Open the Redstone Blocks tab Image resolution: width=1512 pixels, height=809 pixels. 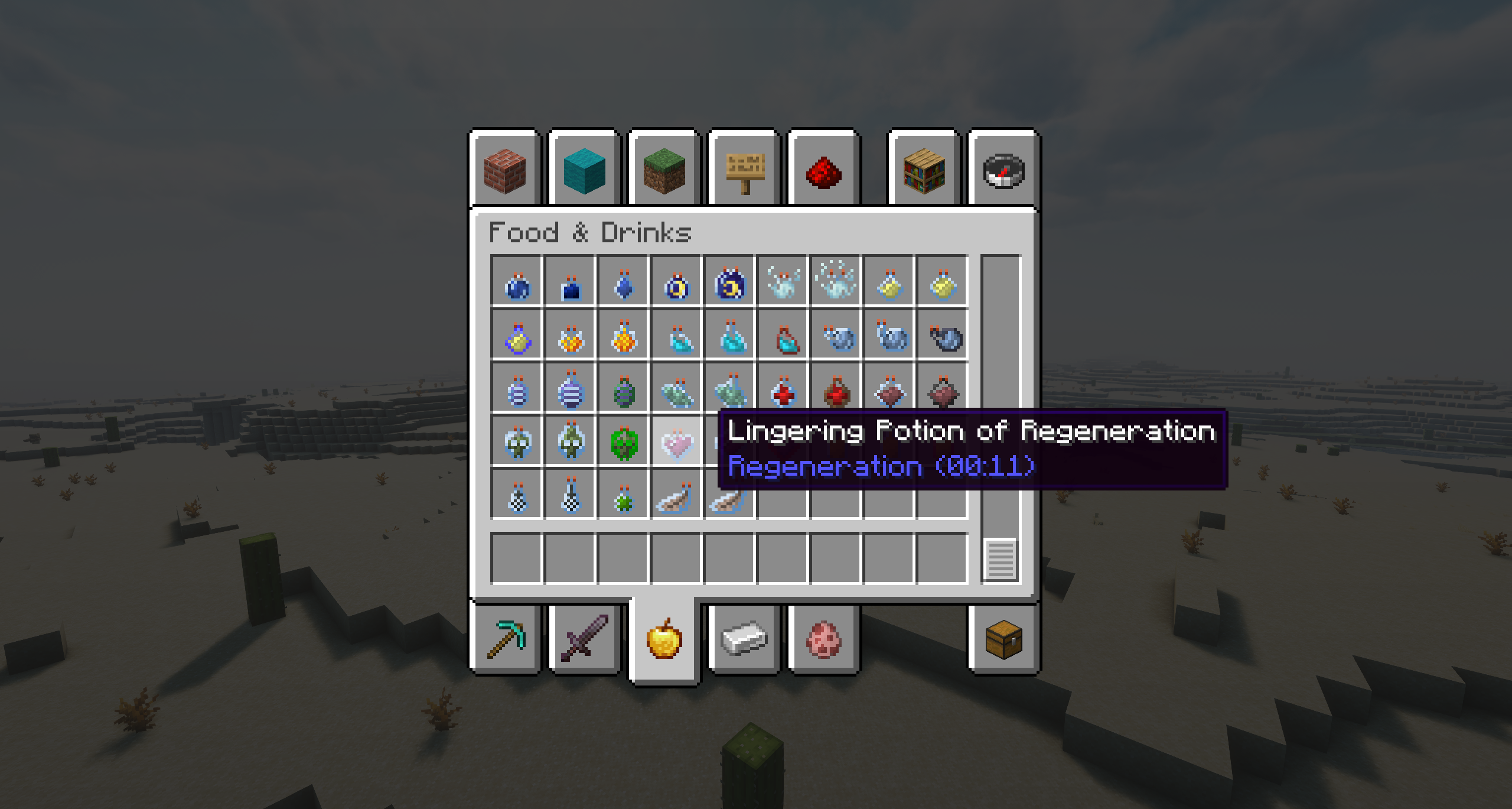click(x=822, y=171)
